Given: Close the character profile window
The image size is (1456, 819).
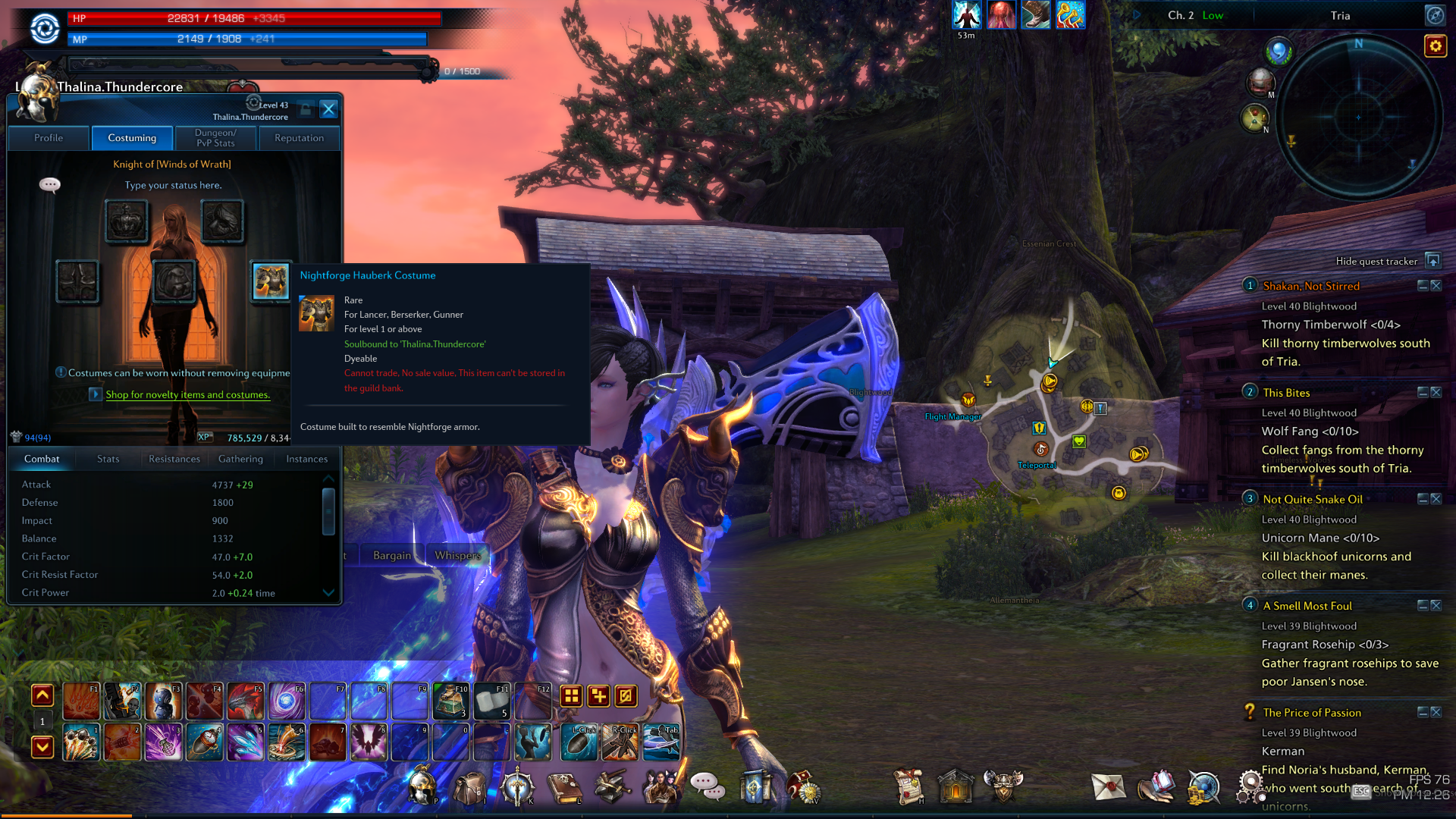Looking at the screenshot, I should (x=328, y=109).
